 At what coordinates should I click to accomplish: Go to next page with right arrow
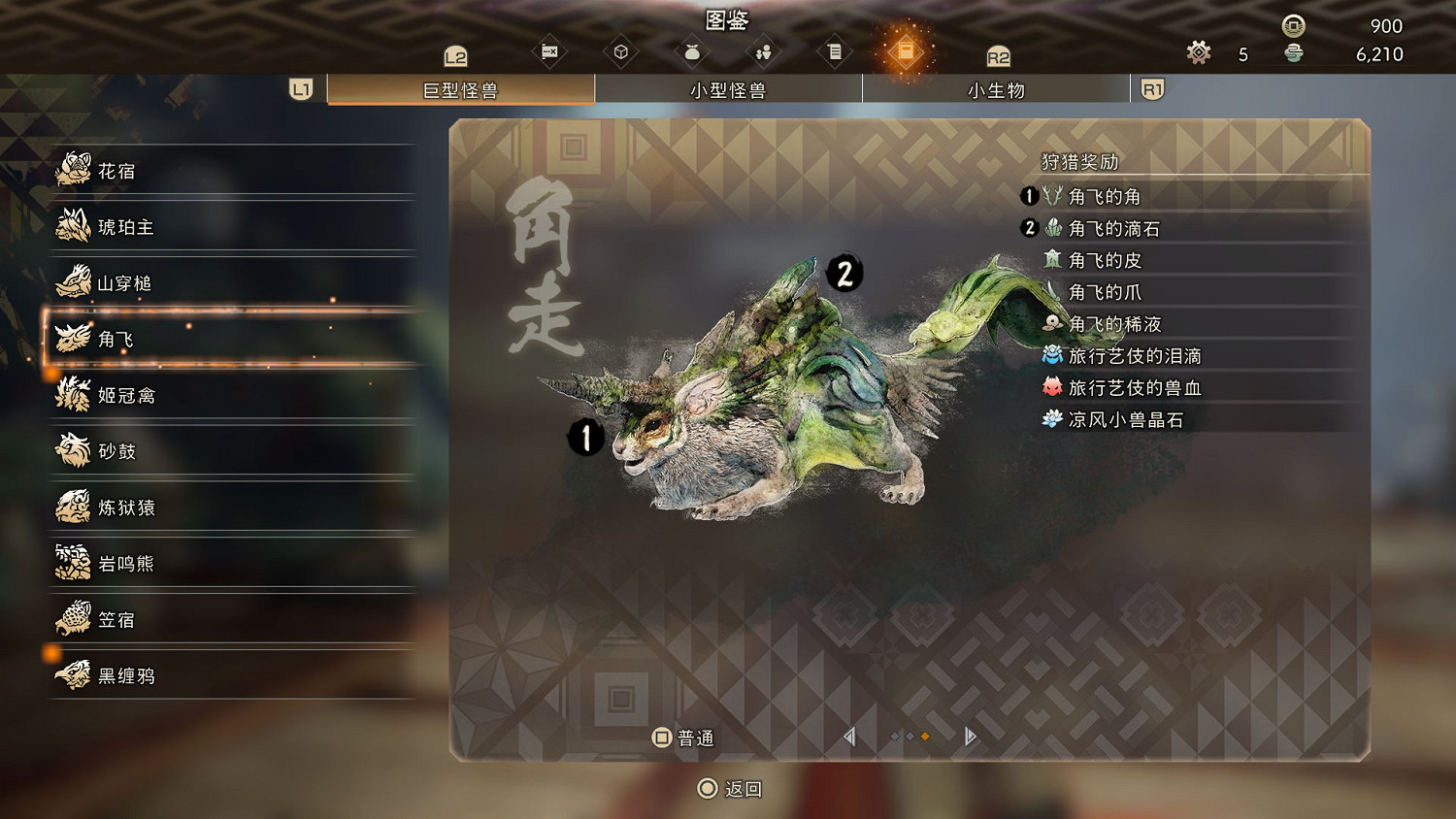click(970, 737)
